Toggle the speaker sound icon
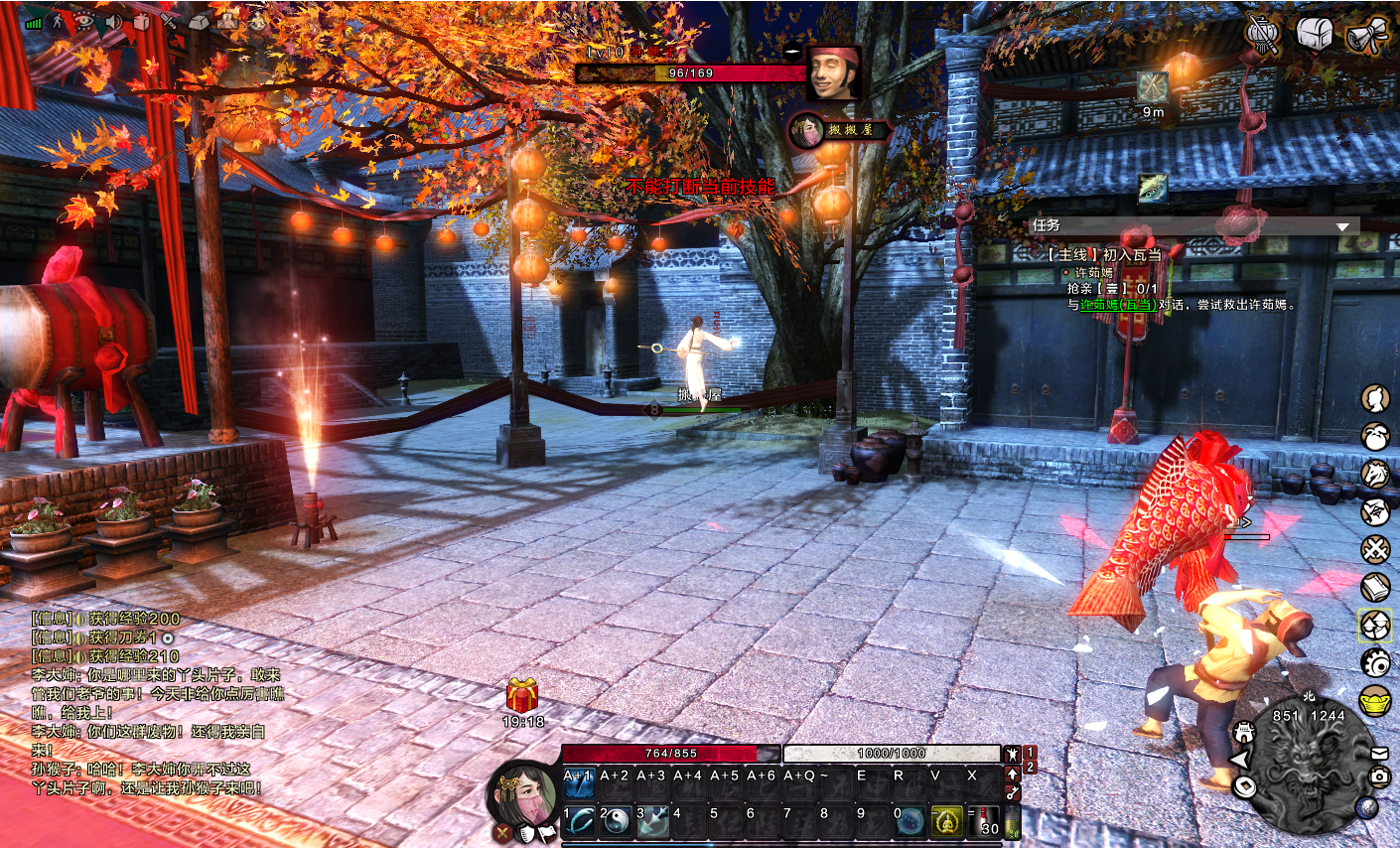The image size is (1400, 848). click(112, 21)
